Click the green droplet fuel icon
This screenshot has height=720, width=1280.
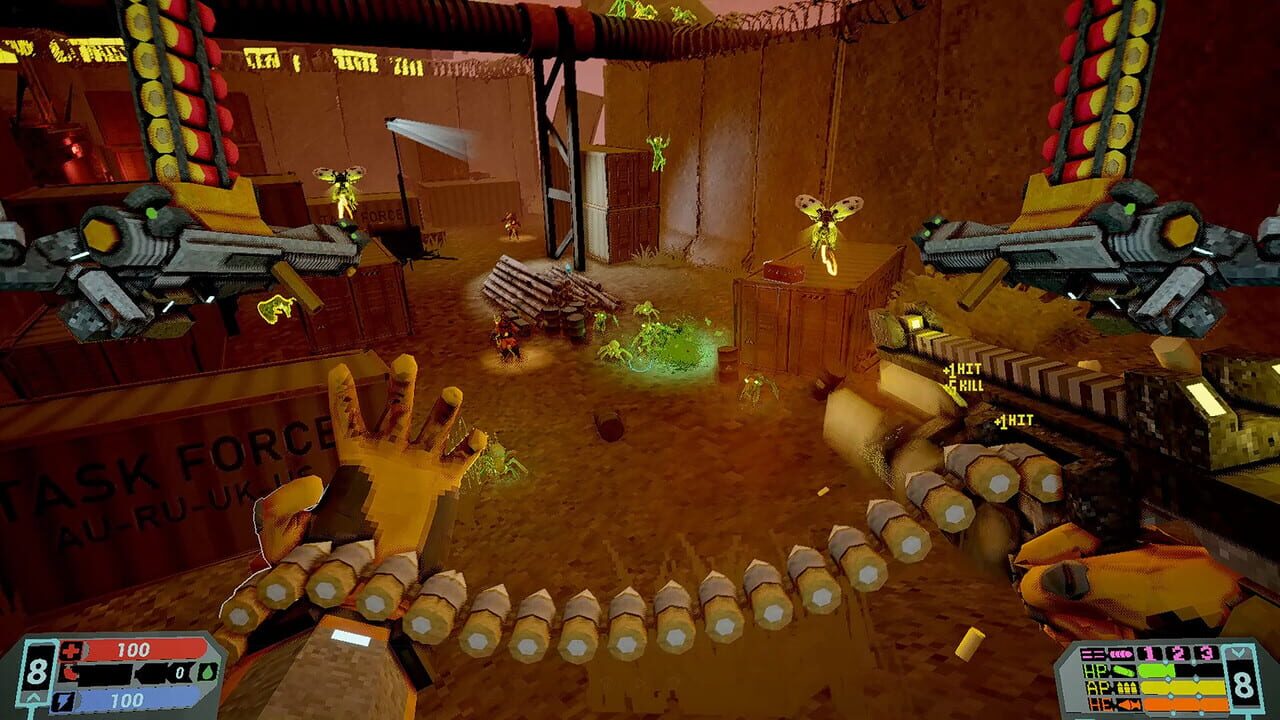click(x=207, y=673)
